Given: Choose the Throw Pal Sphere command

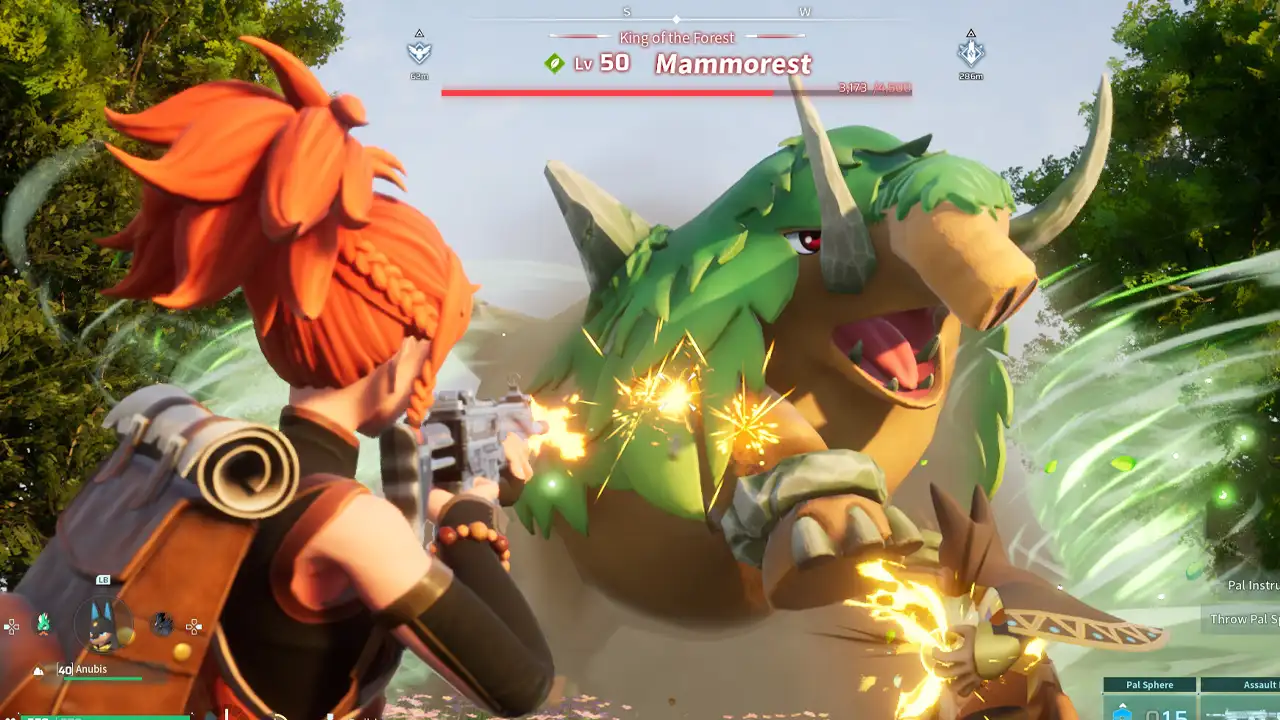Looking at the screenshot, I should point(1243,619).
